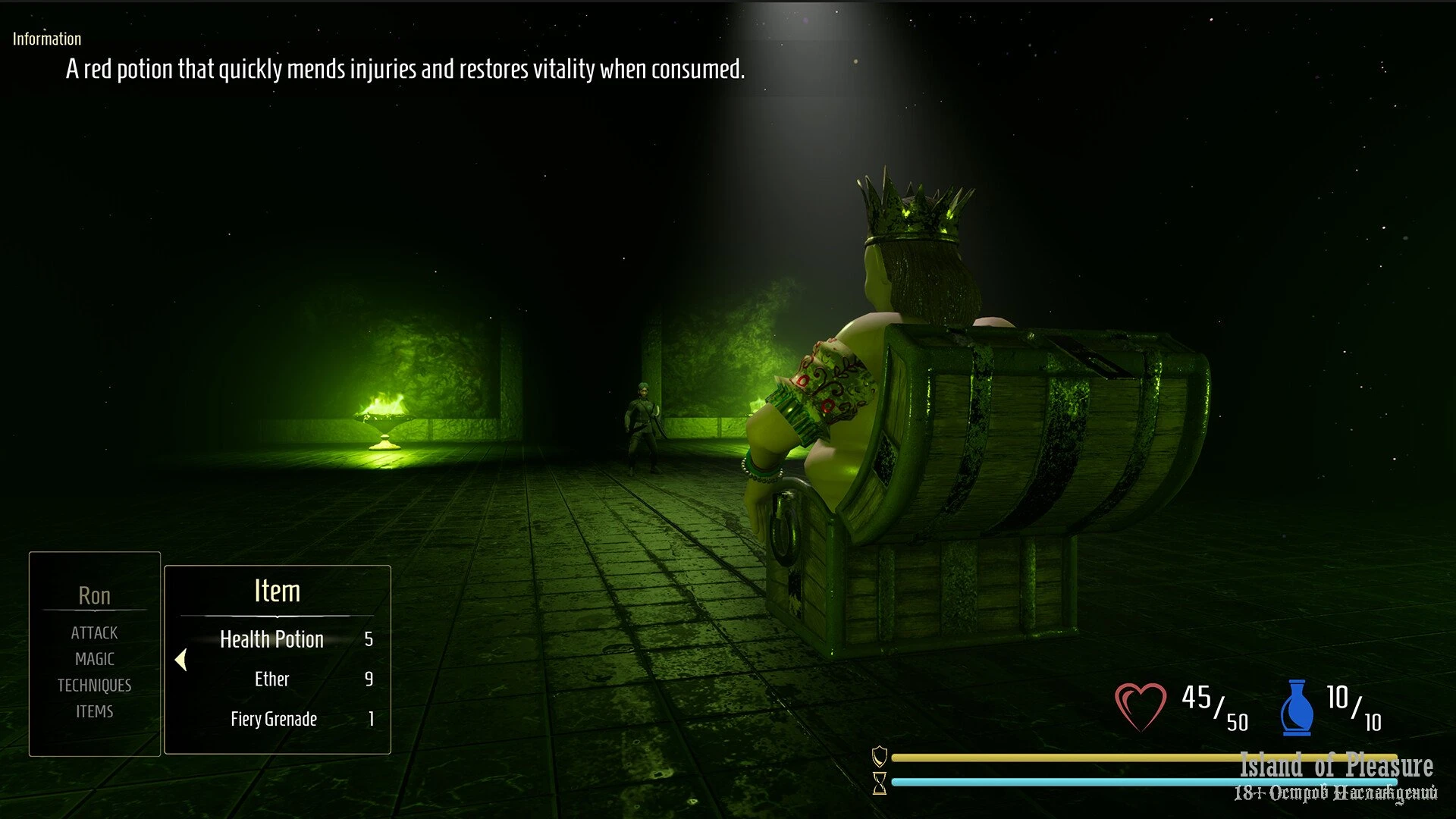The width and height of the screenshot is (1456, 819).
Task: Select Ether from the item list
Action: [x=271, y=679]
